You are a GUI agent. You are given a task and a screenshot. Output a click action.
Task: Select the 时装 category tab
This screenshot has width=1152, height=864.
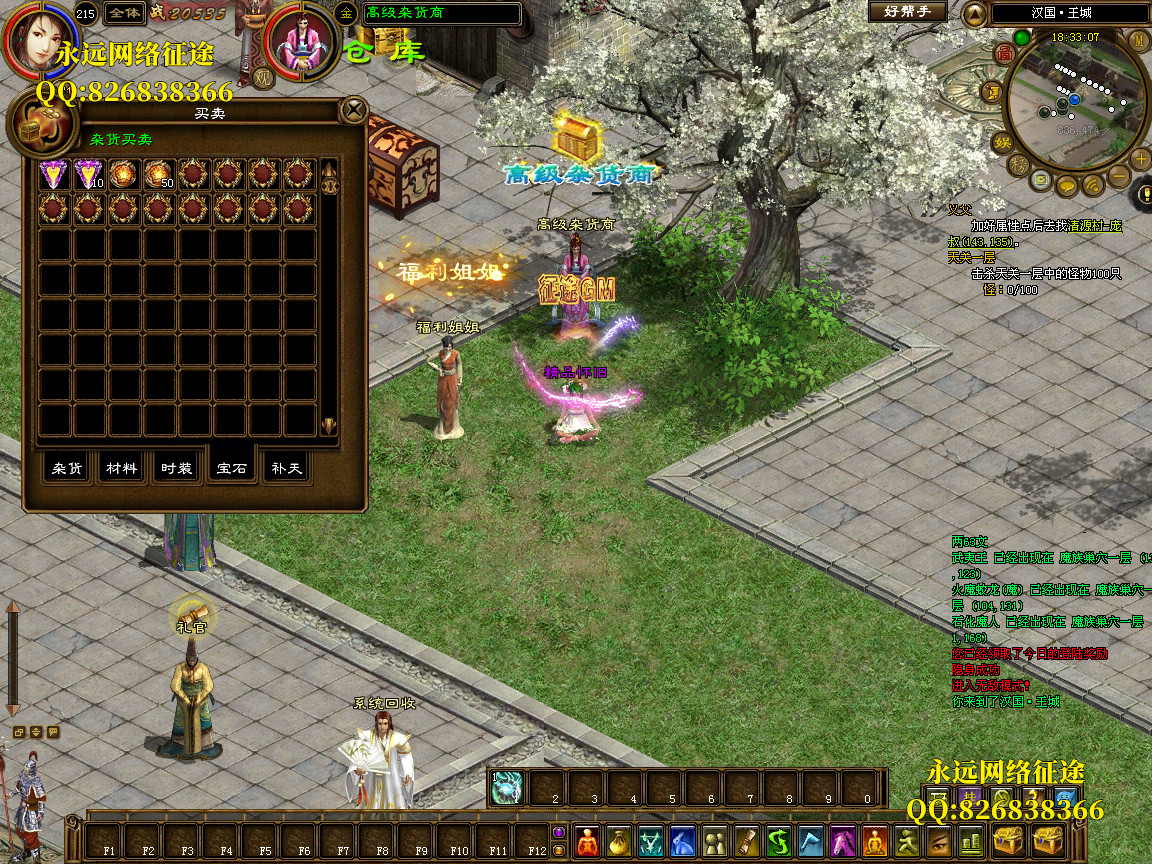tap(177, 468)
